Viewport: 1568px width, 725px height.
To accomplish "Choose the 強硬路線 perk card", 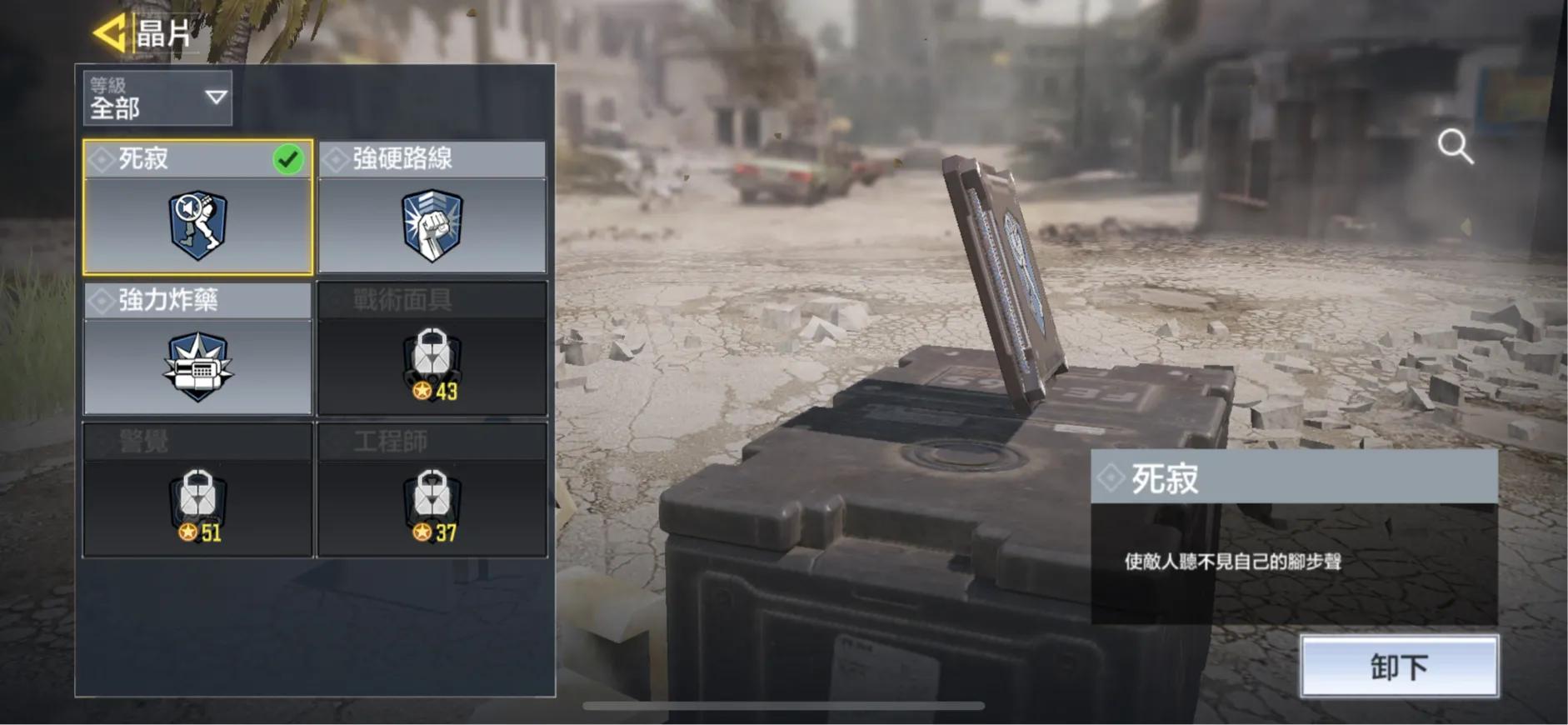I will (432, 207).
